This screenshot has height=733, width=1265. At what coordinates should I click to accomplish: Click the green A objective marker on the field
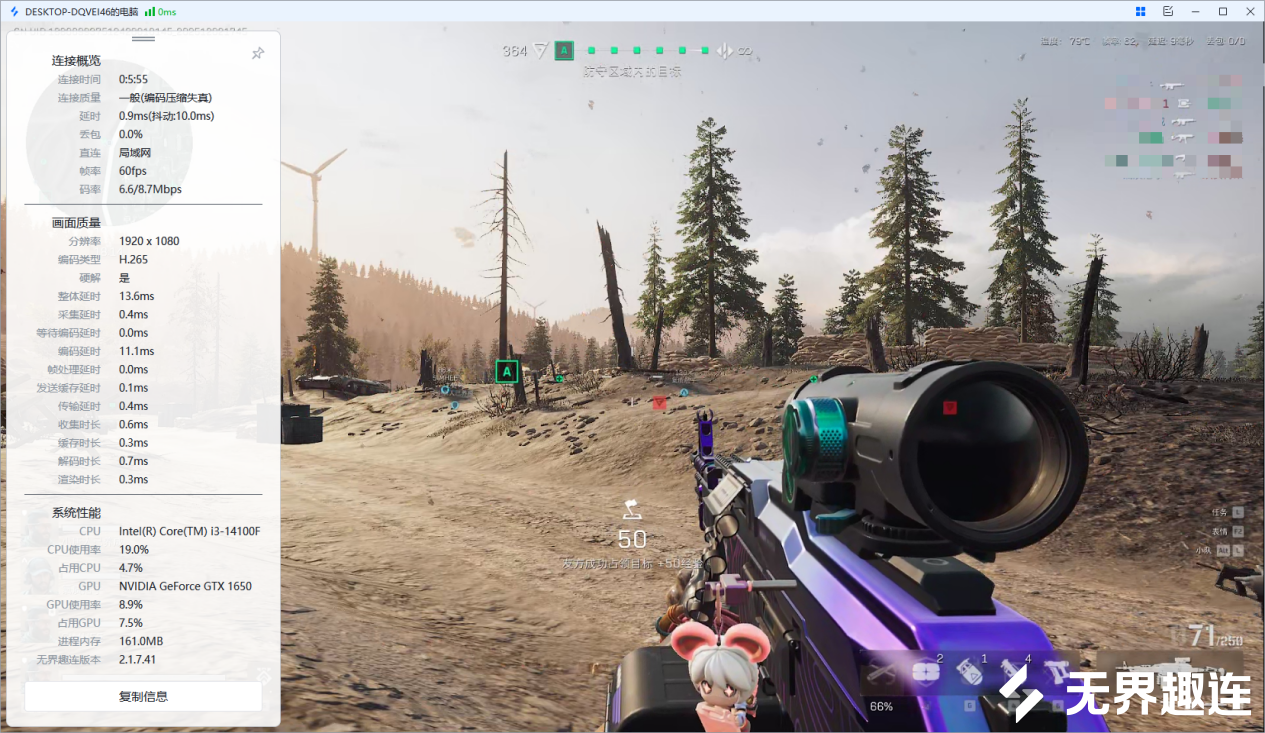pyautogui.click(x=507, y=372)
